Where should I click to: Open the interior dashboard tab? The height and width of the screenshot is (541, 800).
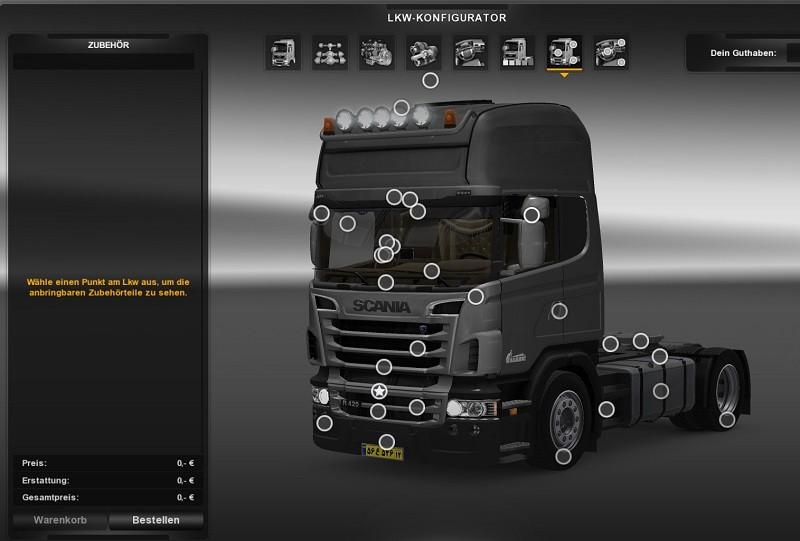tap(470, 52)
